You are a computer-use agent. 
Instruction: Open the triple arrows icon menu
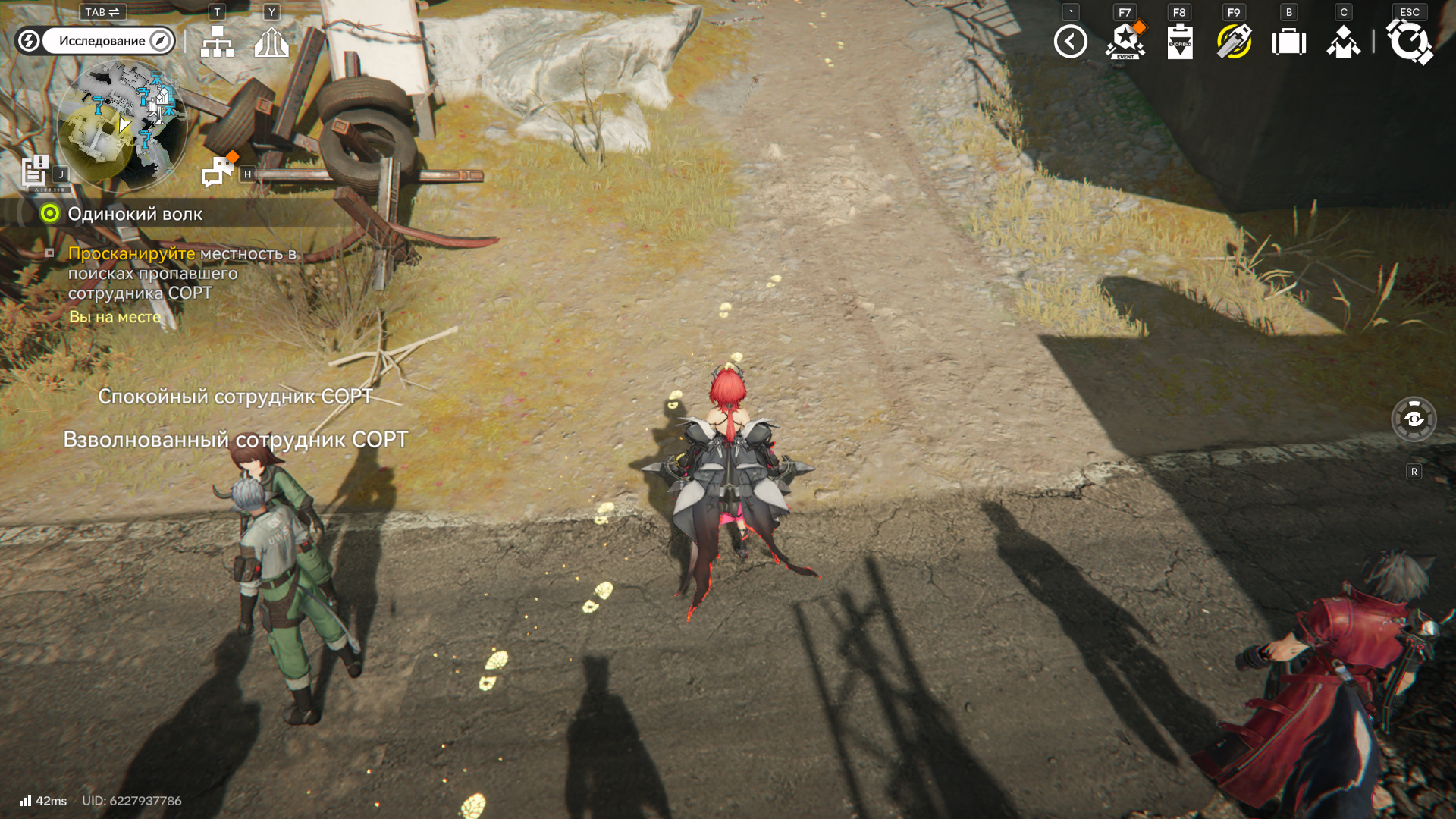[271, 42]
